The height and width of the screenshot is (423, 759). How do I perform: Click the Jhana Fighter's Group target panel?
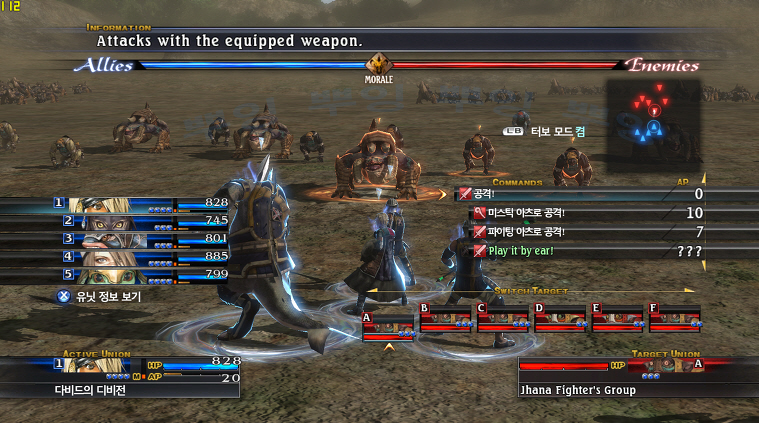[620, 378]
